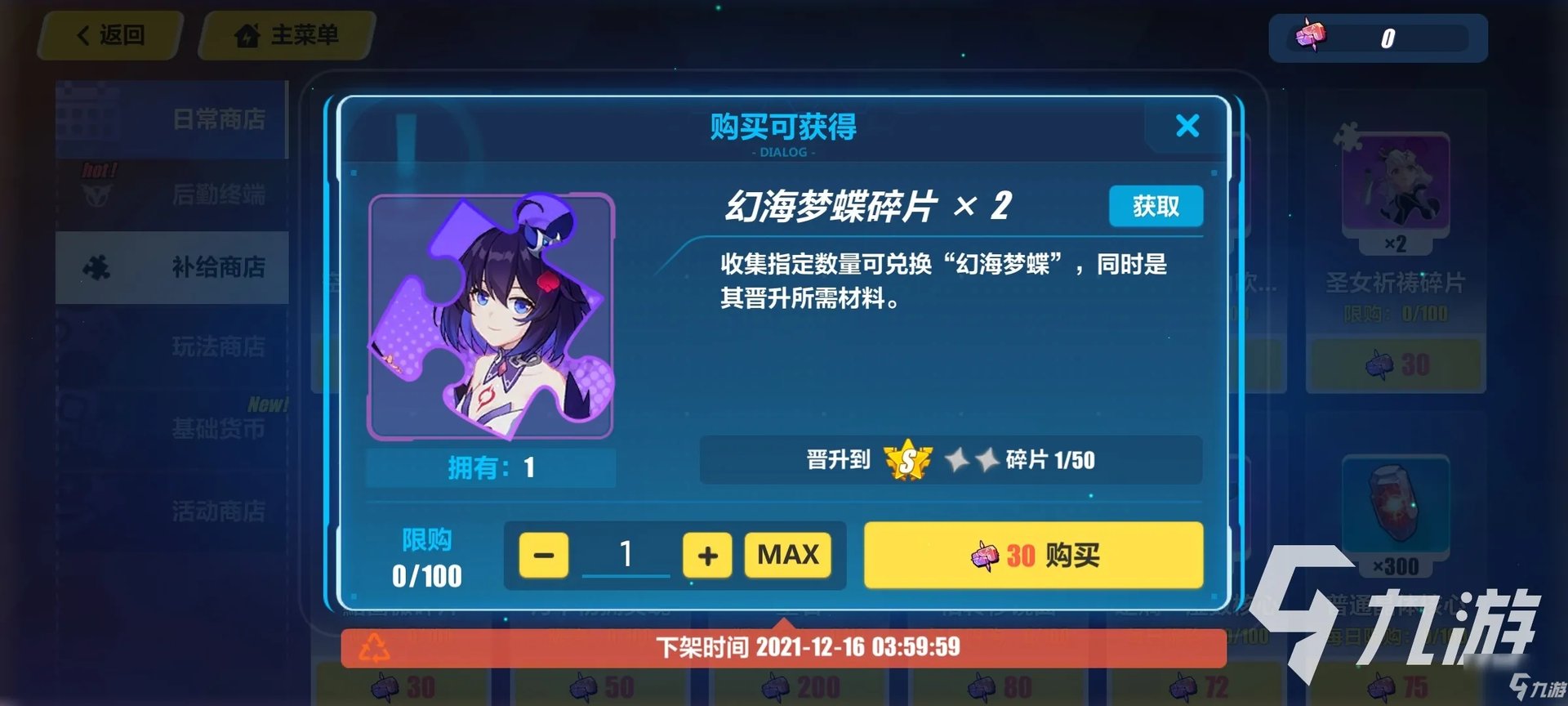Click the crystal currency icon at top right
The width and height of the screenshot is (1568, 706).
(1311, 36)
